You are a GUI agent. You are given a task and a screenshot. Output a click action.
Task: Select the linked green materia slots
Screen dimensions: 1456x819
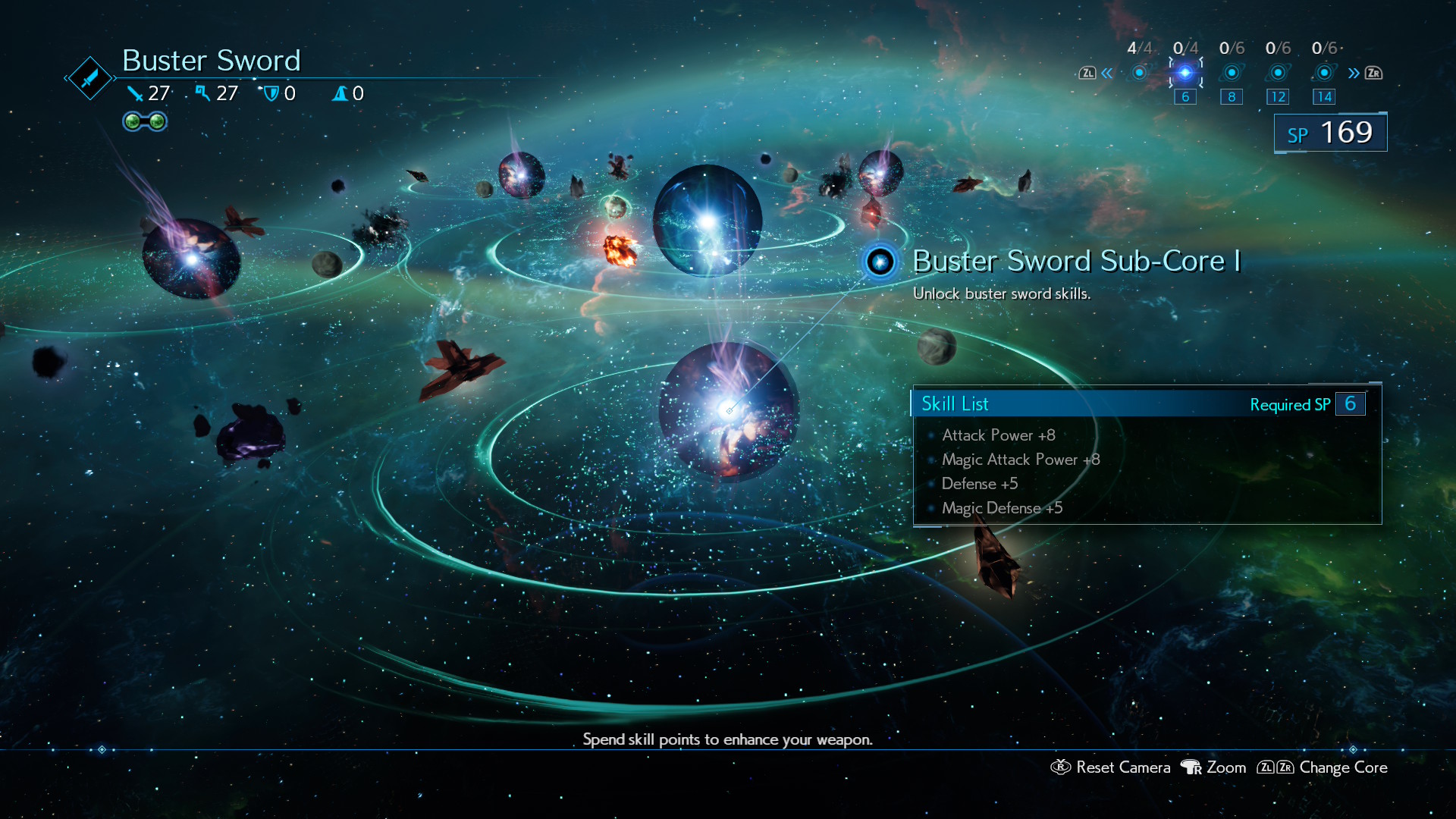click(x=145, y=121)
